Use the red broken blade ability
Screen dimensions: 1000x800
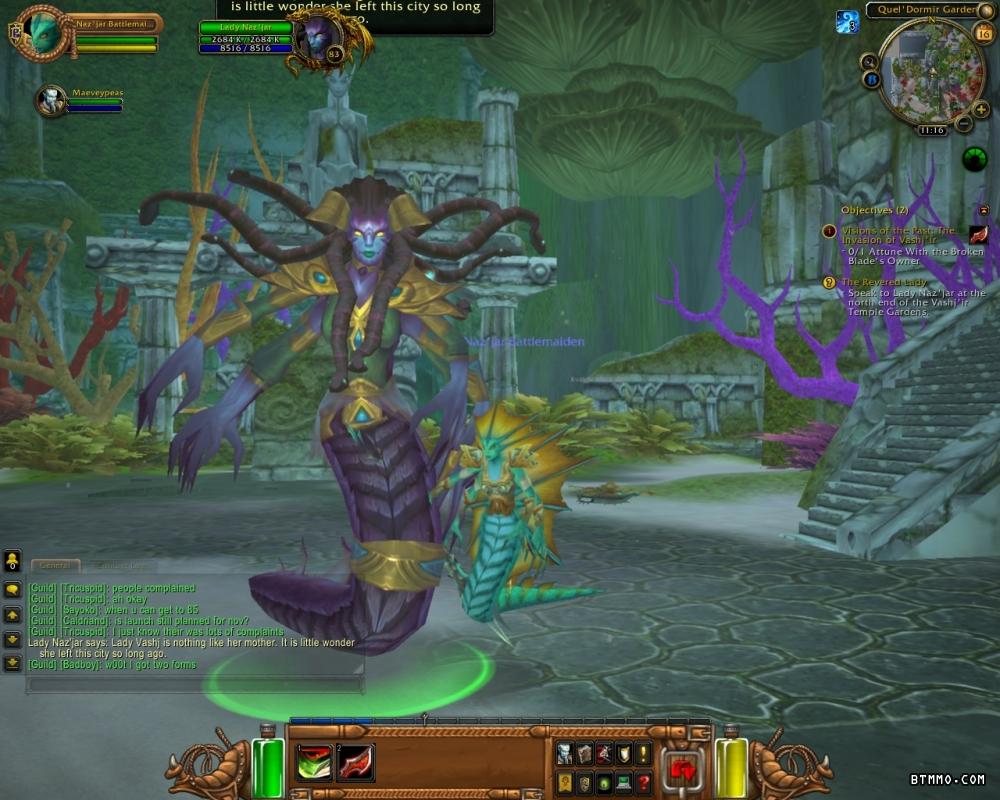[x=356, y=762]
